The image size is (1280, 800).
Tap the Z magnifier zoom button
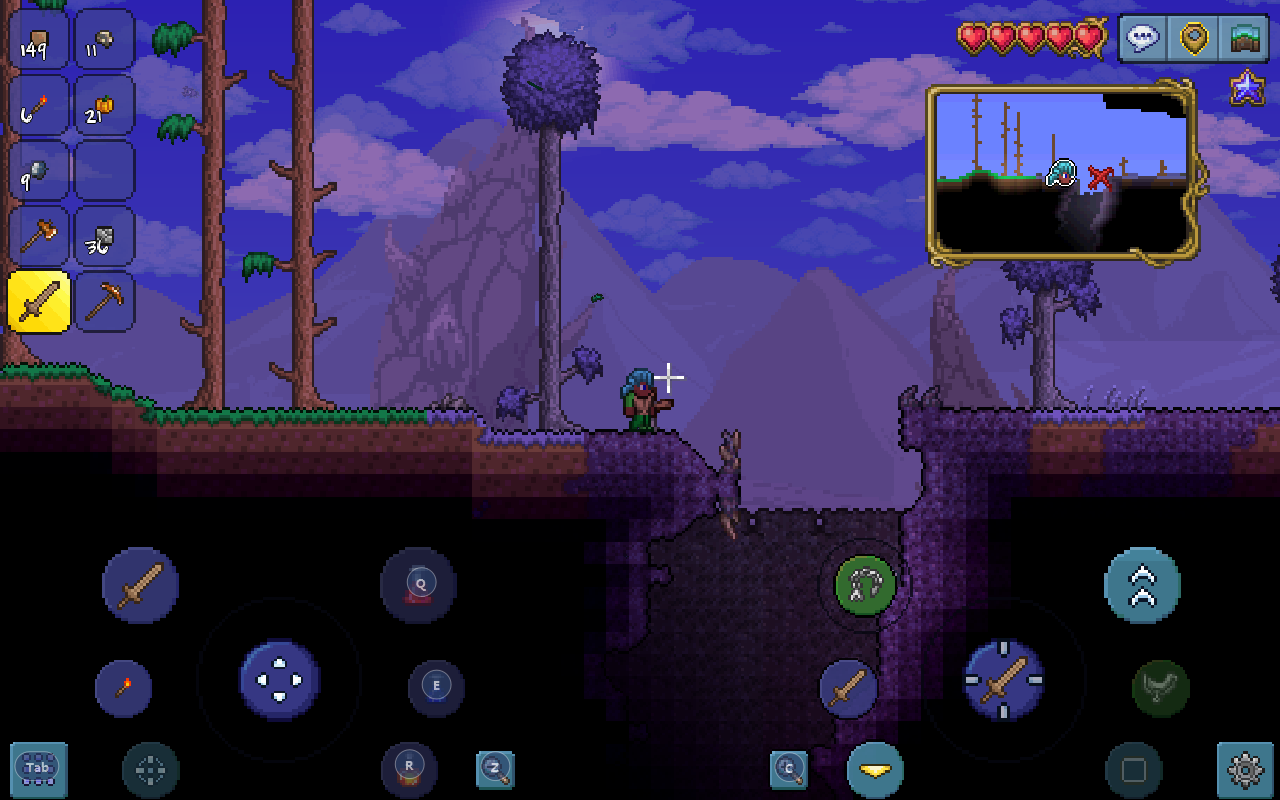(x=495, y=769)
